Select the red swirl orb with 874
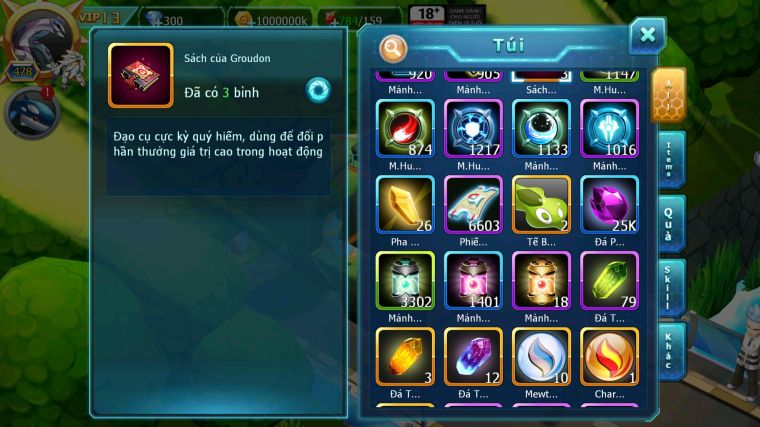760x427 pixels. tap(405, 129)
